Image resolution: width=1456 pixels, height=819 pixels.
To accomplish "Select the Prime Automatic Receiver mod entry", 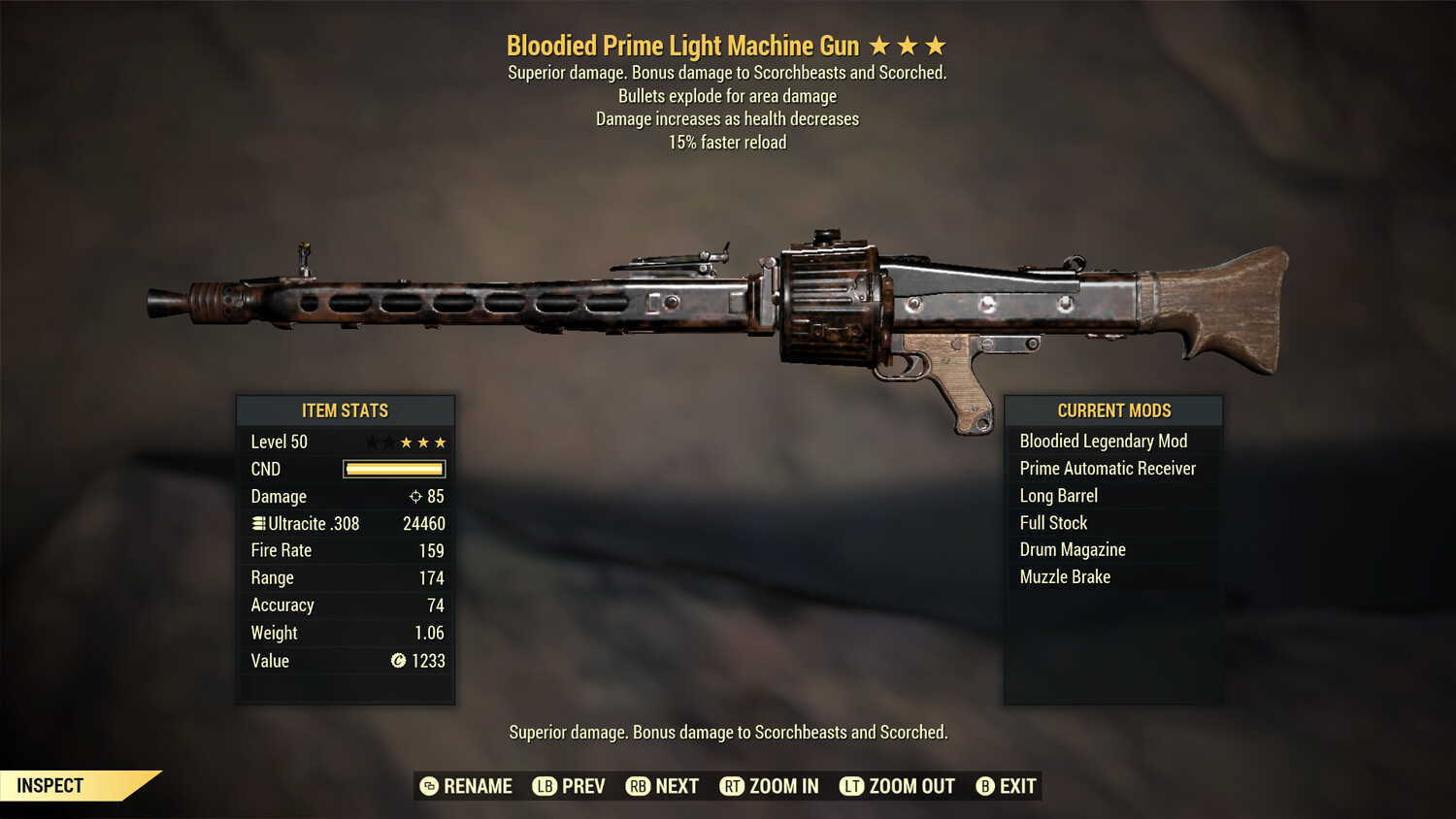I will 1108,468.
